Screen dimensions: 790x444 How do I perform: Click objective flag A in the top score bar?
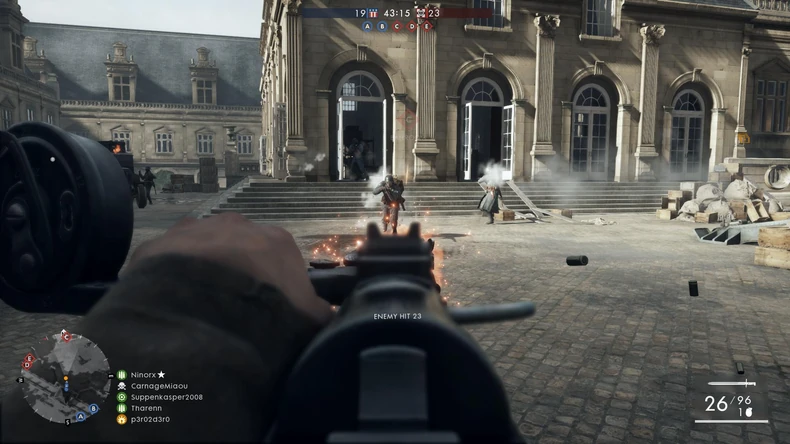367,26
